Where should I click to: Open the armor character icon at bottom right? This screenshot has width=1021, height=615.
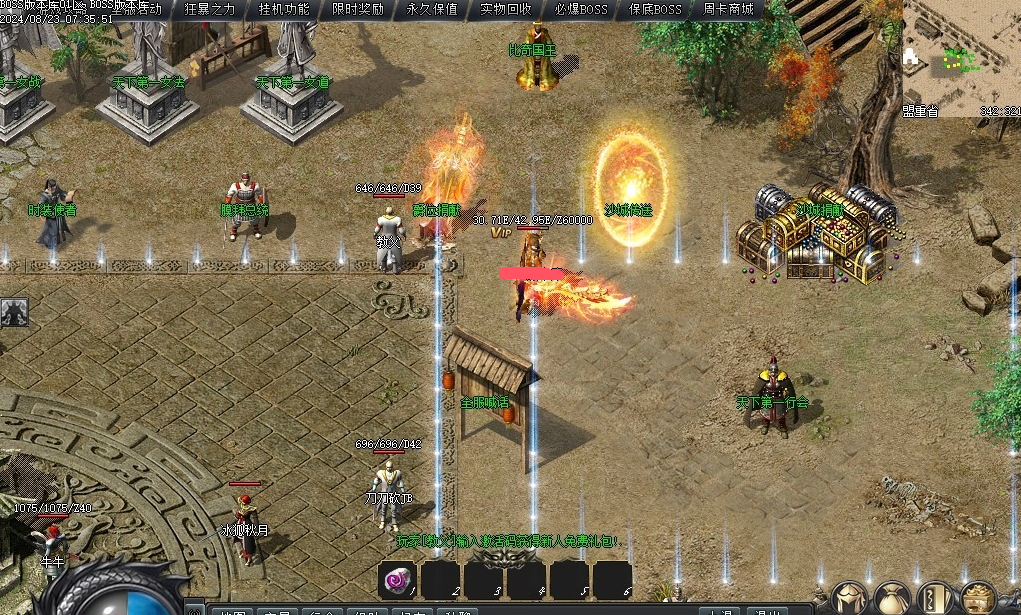(x=848, y=600)
